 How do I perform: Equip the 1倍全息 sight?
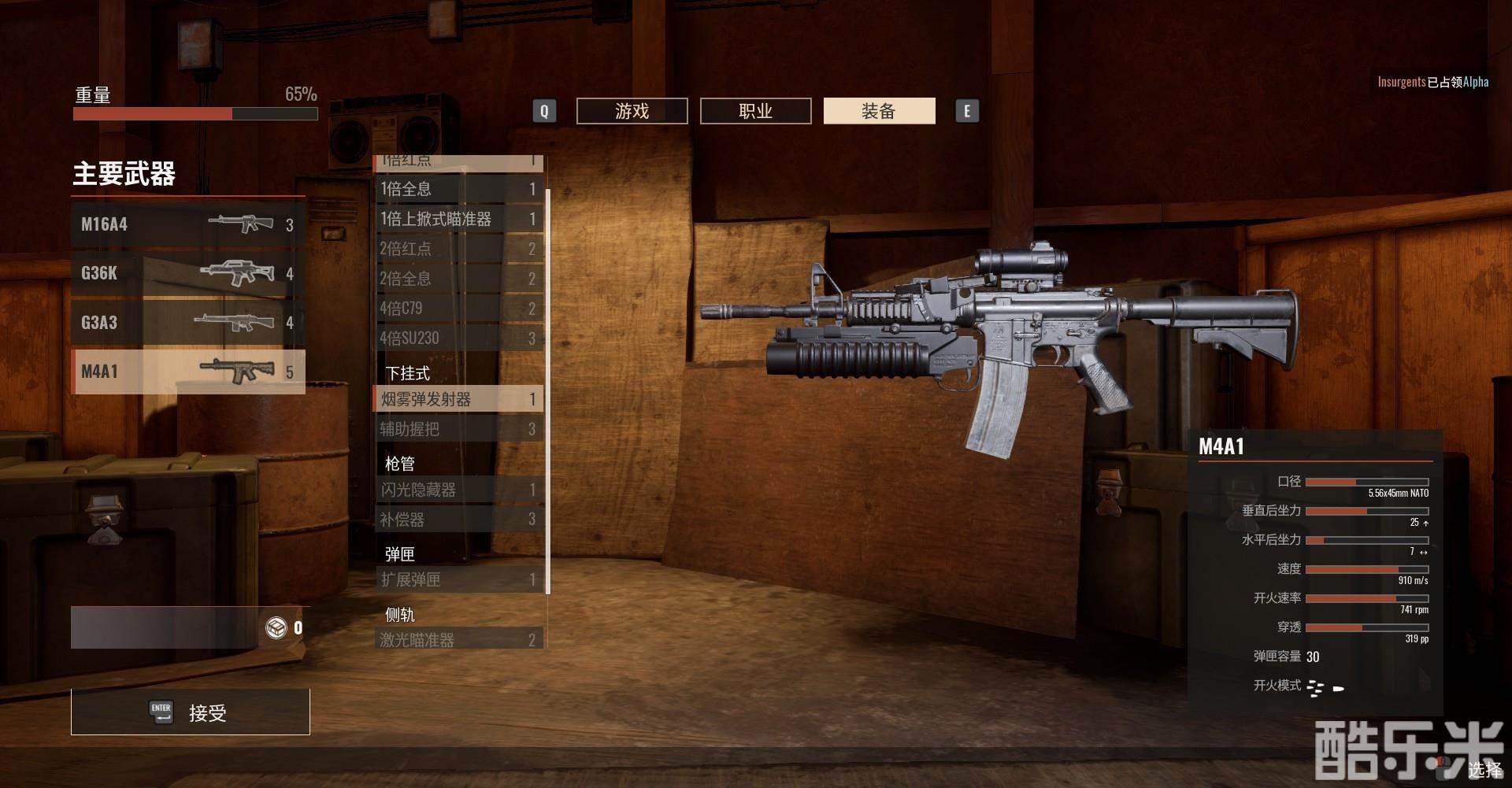point(458,189)
